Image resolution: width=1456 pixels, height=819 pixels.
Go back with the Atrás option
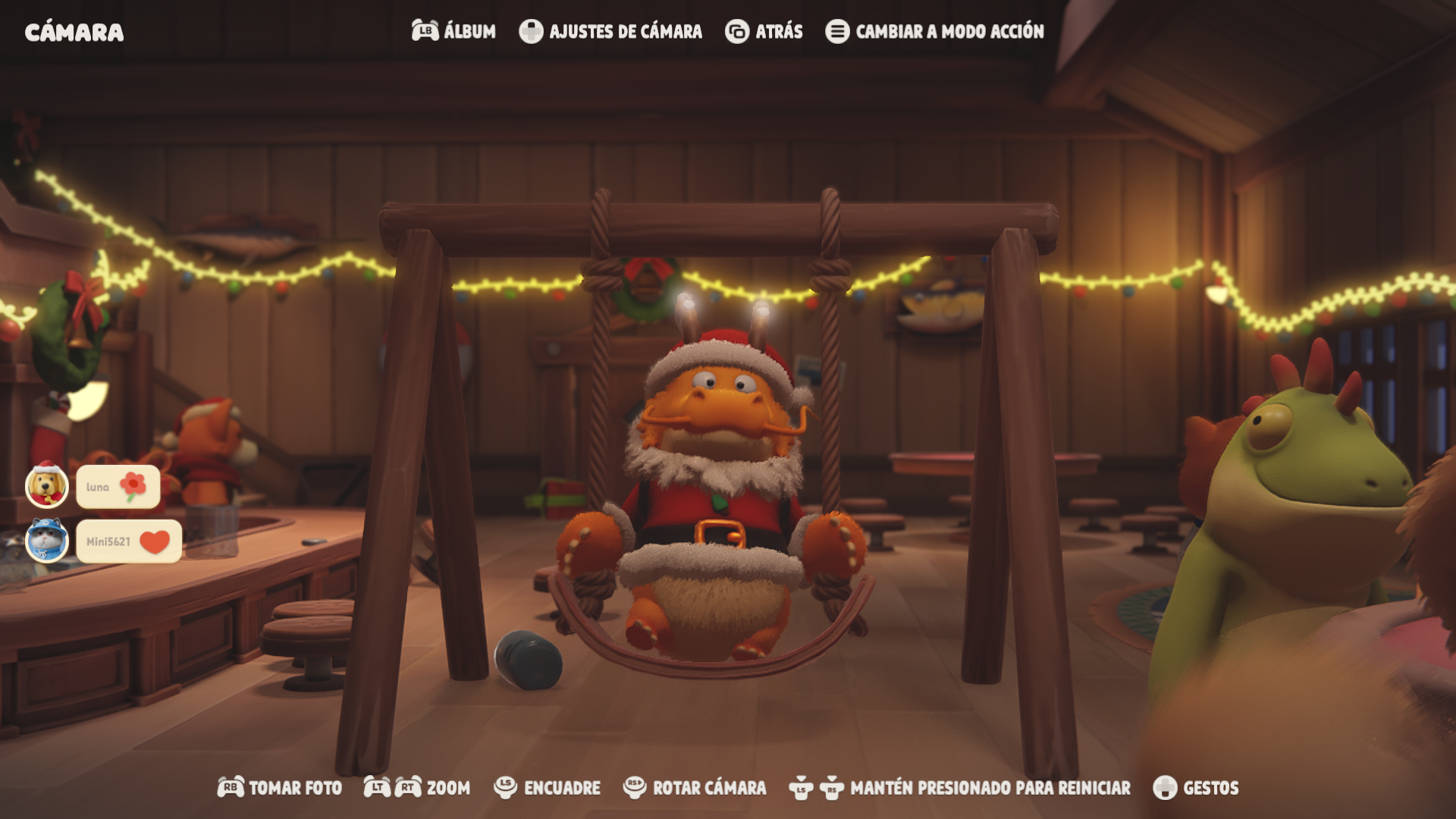(x=764, y=31)
